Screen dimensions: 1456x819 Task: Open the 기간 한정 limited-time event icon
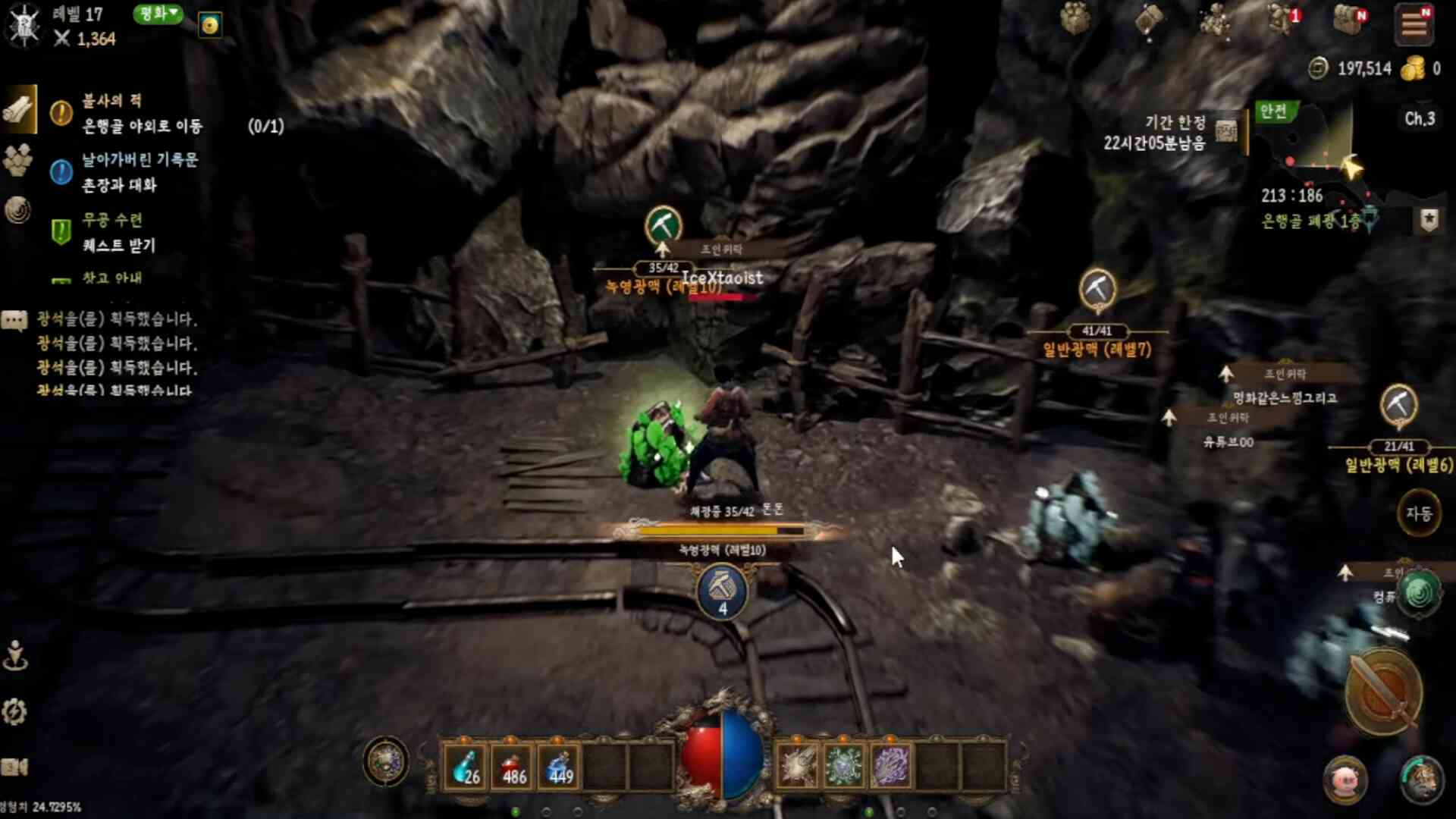click(x=1226, y=131)
